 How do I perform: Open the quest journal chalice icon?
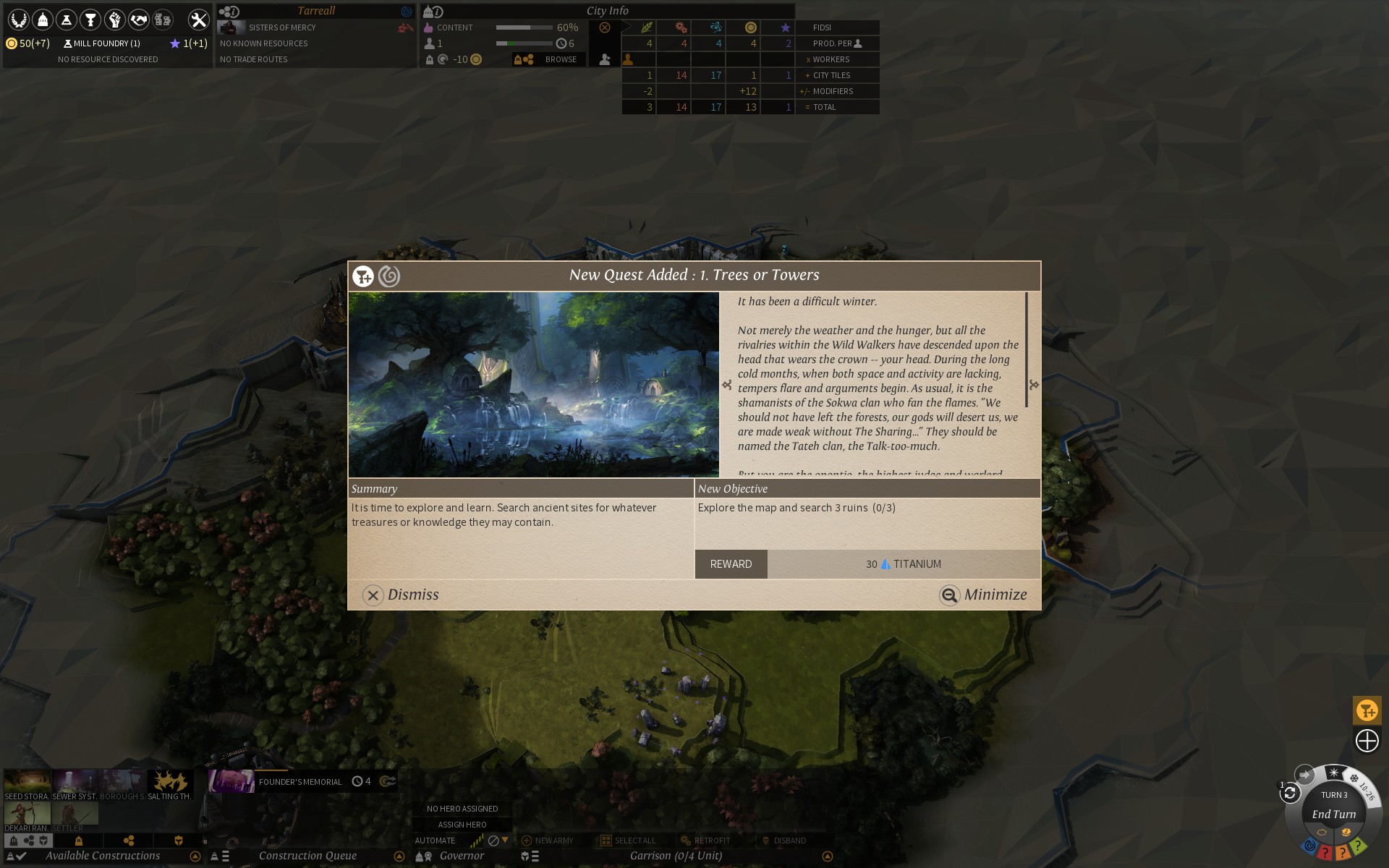90,20
